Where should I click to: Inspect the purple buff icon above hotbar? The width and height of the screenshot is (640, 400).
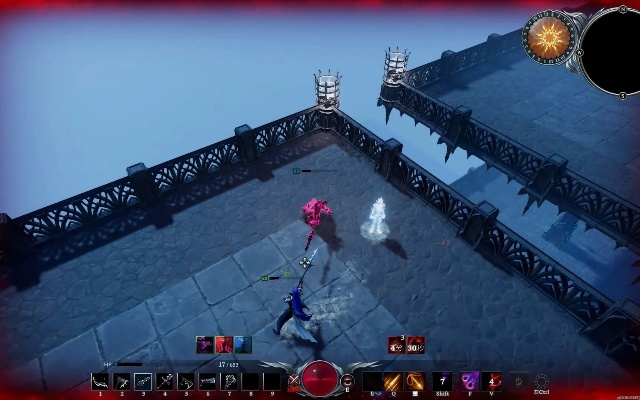coord(205,345)
